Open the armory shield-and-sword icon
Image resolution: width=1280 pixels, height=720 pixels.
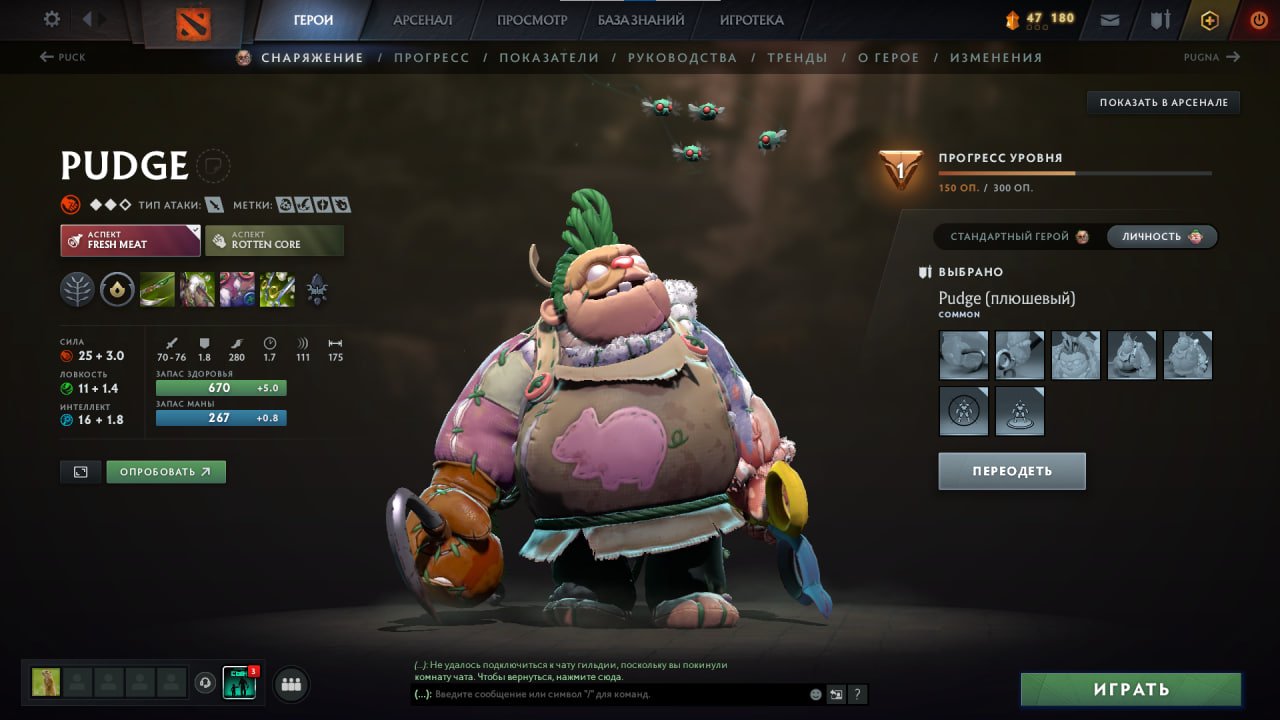point(1160,19)
